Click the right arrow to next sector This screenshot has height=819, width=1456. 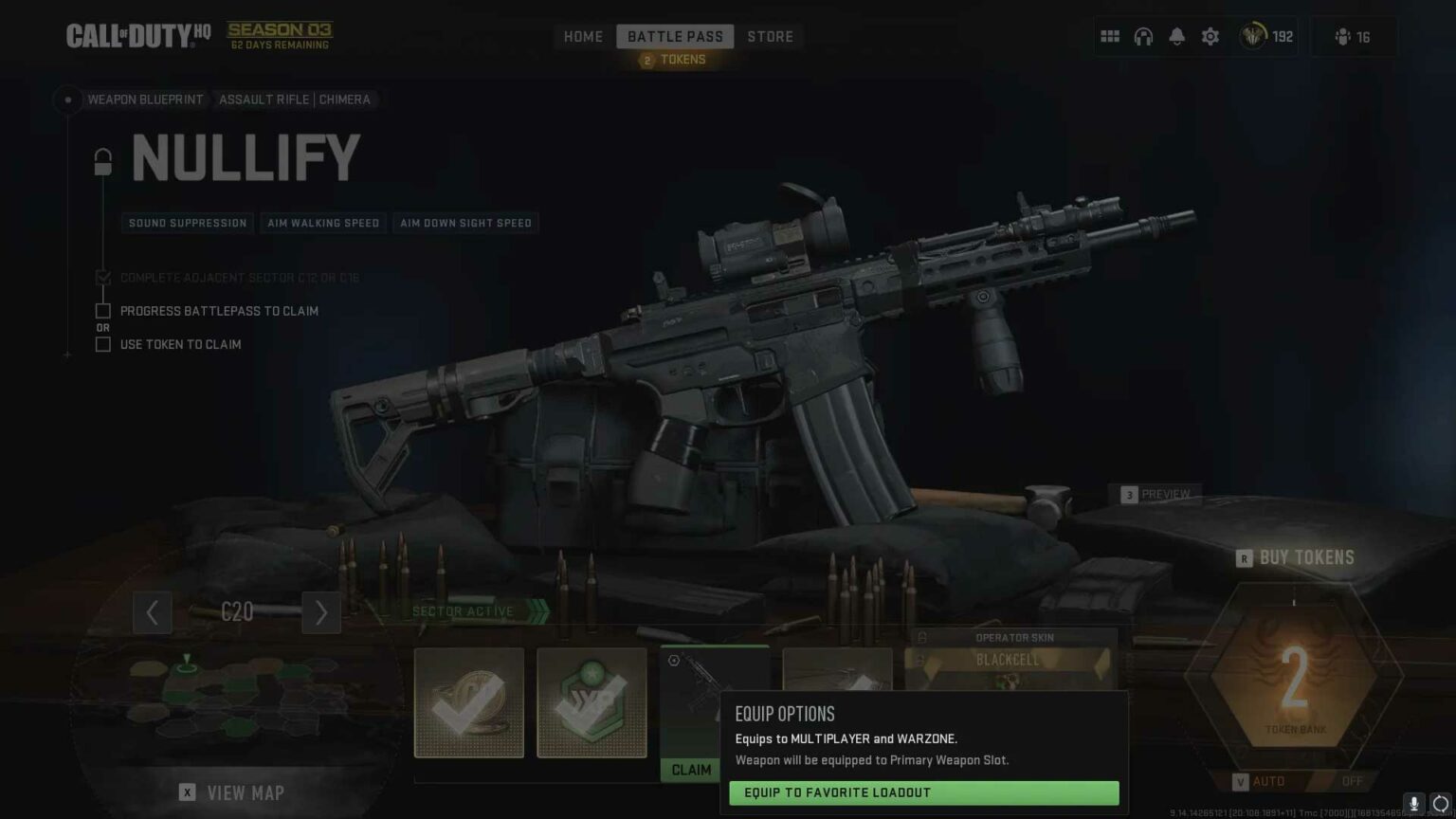[x=321, y=612]
